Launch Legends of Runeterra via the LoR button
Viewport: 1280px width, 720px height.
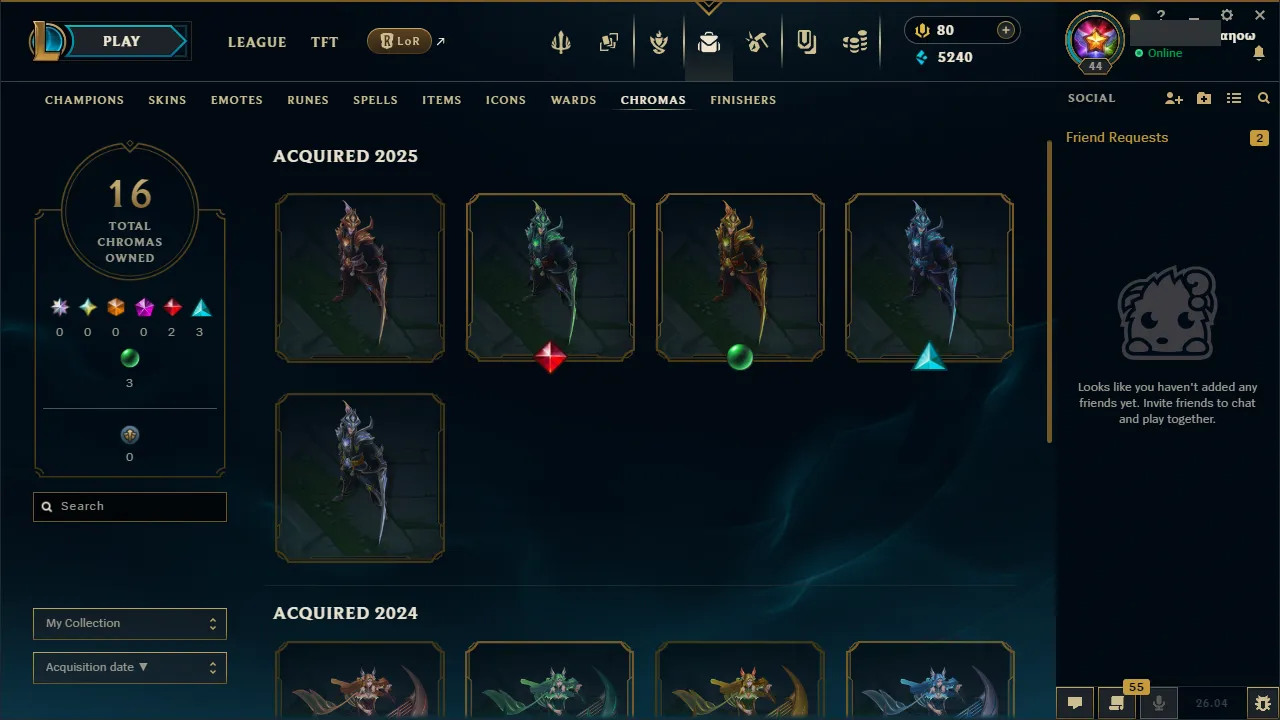point(399,41)
